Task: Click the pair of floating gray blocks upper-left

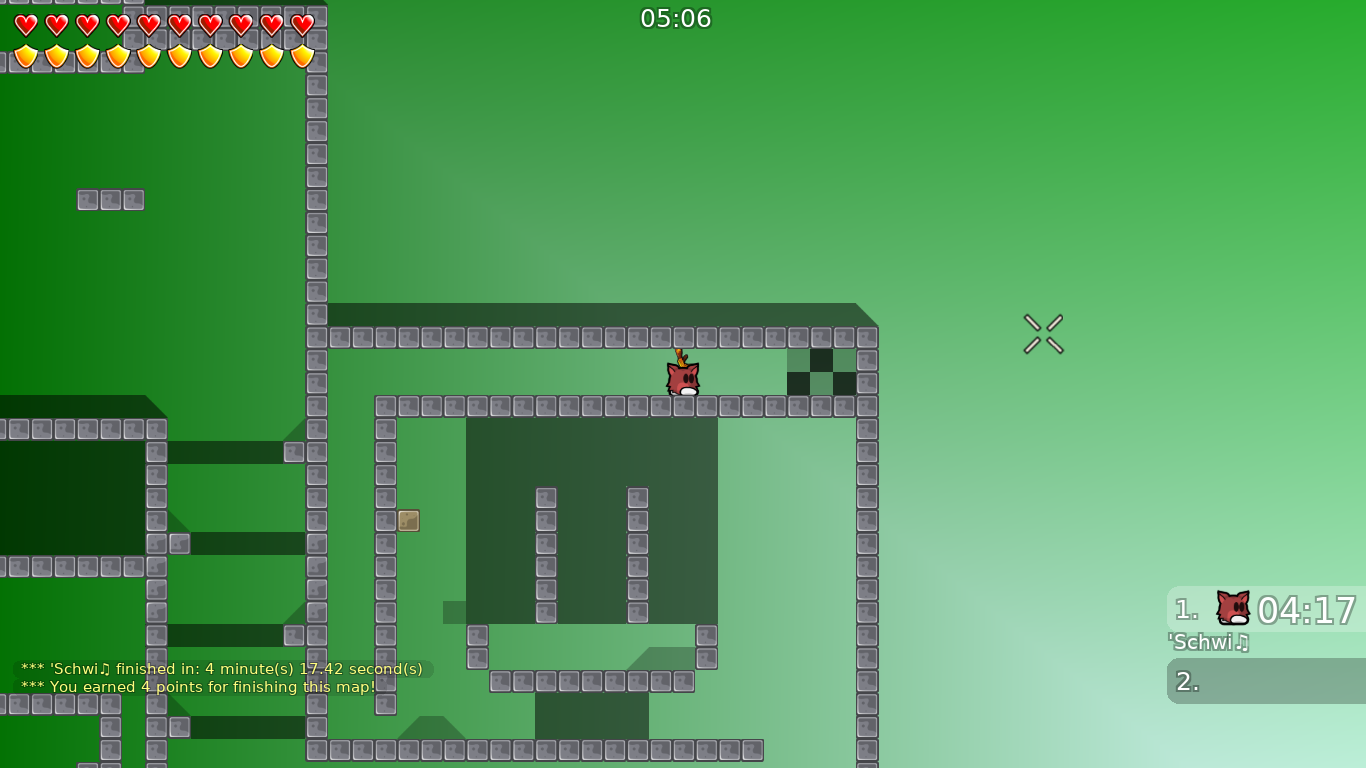Action: (110, 200)
